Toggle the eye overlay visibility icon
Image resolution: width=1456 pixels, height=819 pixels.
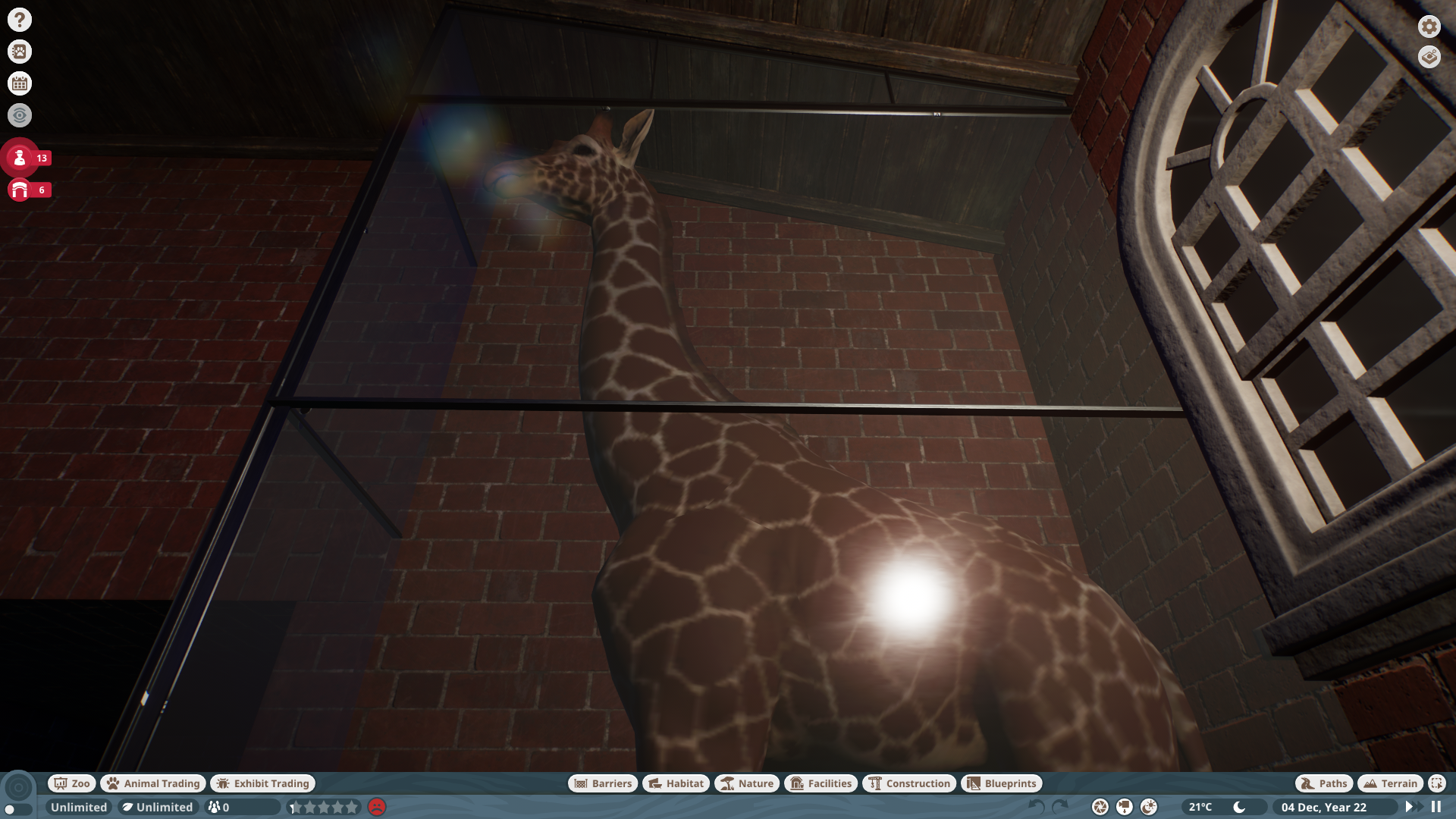19,115
